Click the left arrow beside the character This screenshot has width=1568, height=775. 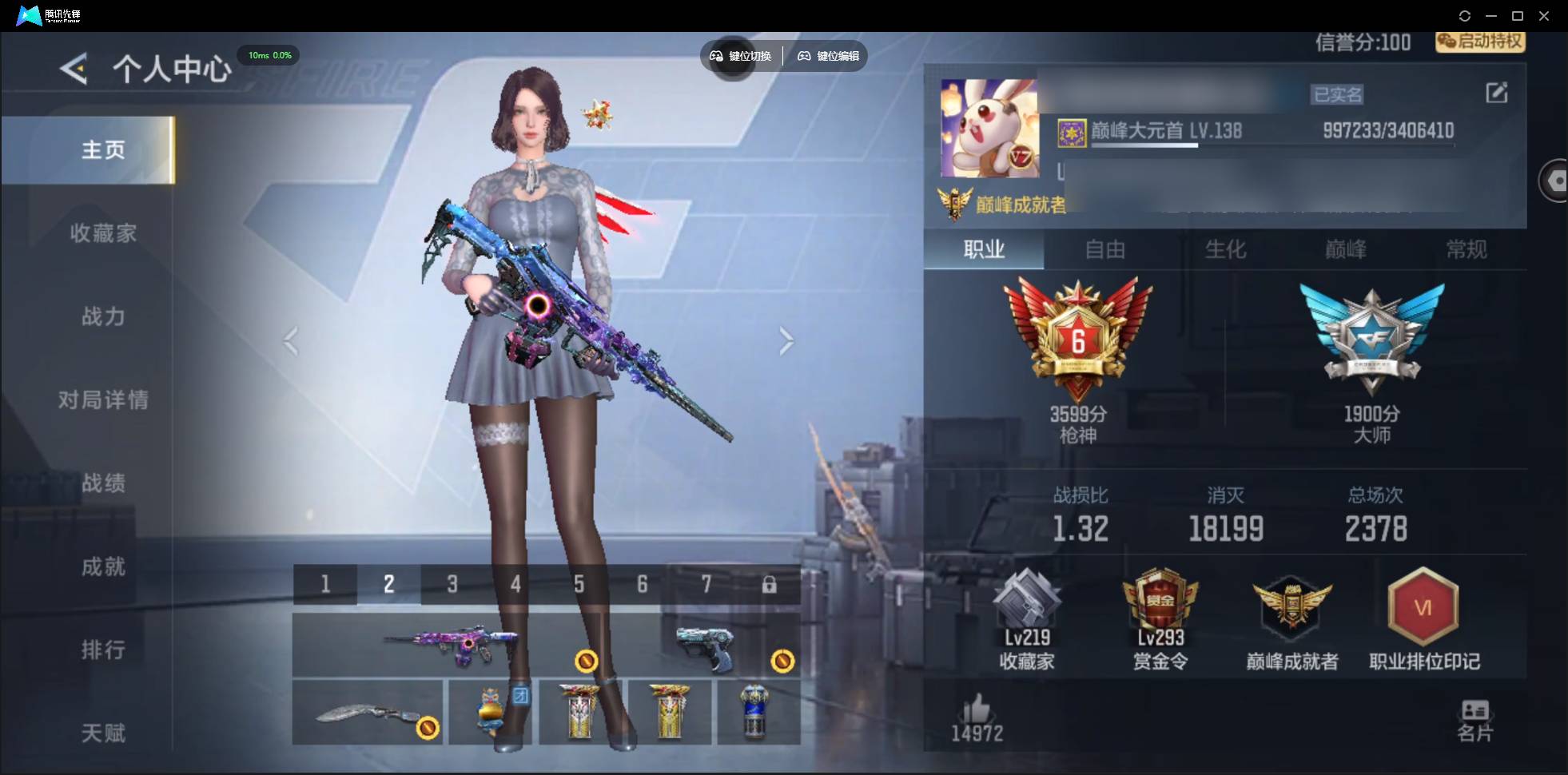pyautogui.click(x=290, y=340)
